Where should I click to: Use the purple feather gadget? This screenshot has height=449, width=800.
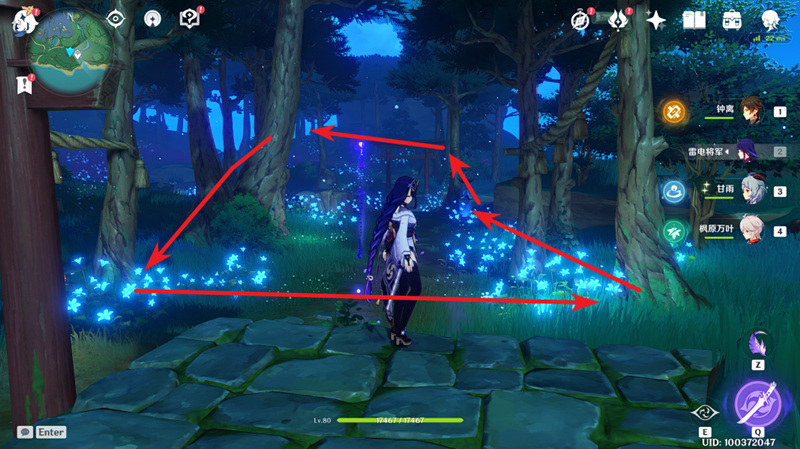point(757,343)
